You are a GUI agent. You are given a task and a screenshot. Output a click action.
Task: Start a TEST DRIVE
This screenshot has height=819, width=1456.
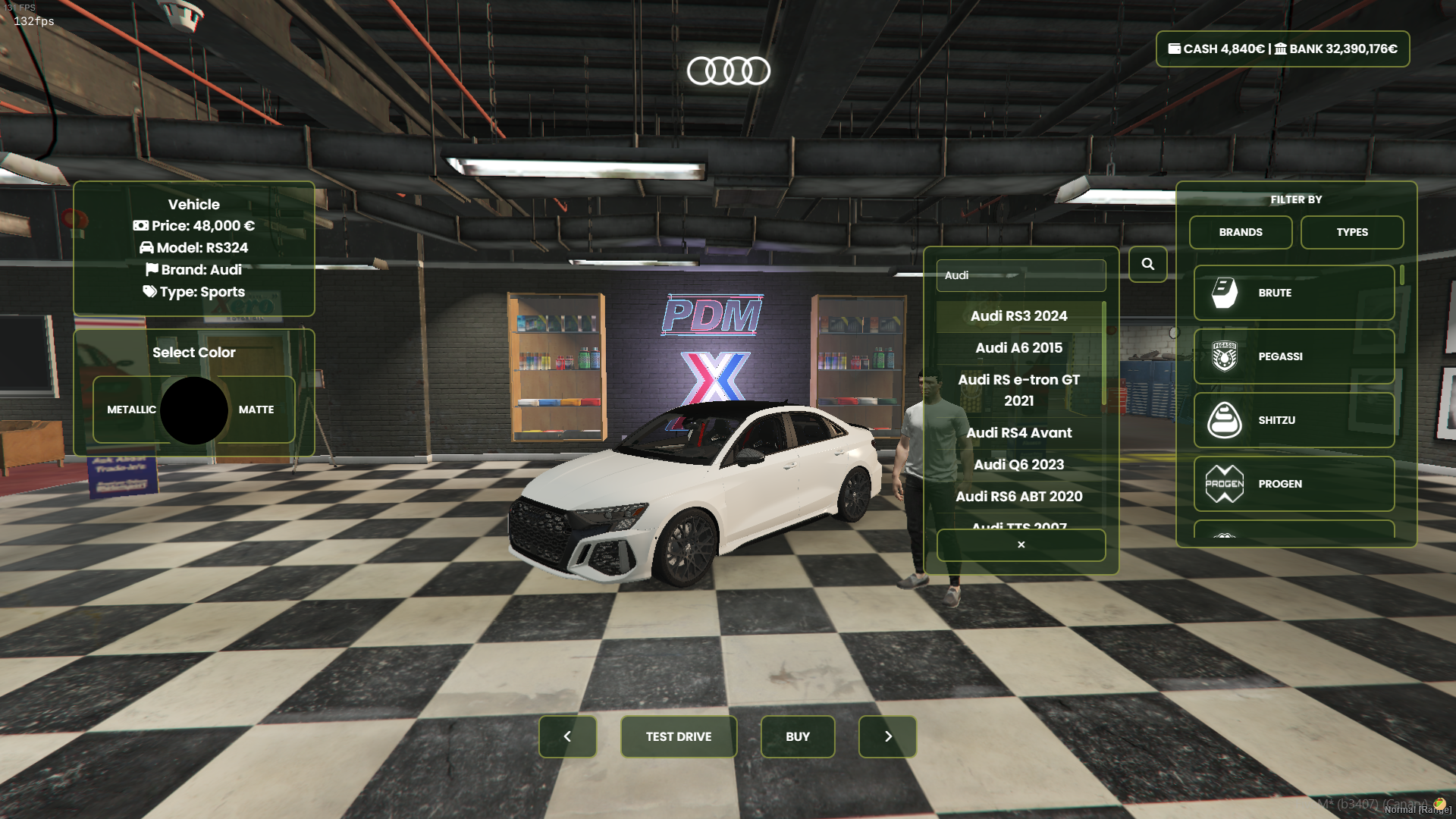click(x=678, y=736)
